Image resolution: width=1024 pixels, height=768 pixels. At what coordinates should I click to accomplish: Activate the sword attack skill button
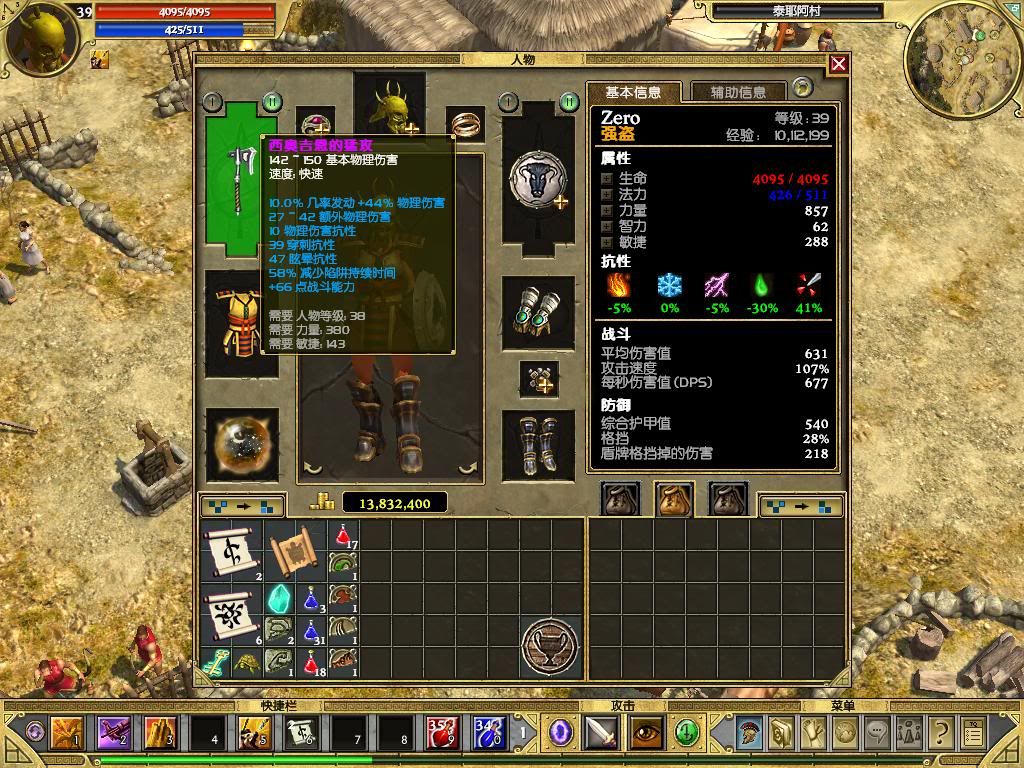coord(602,733)
